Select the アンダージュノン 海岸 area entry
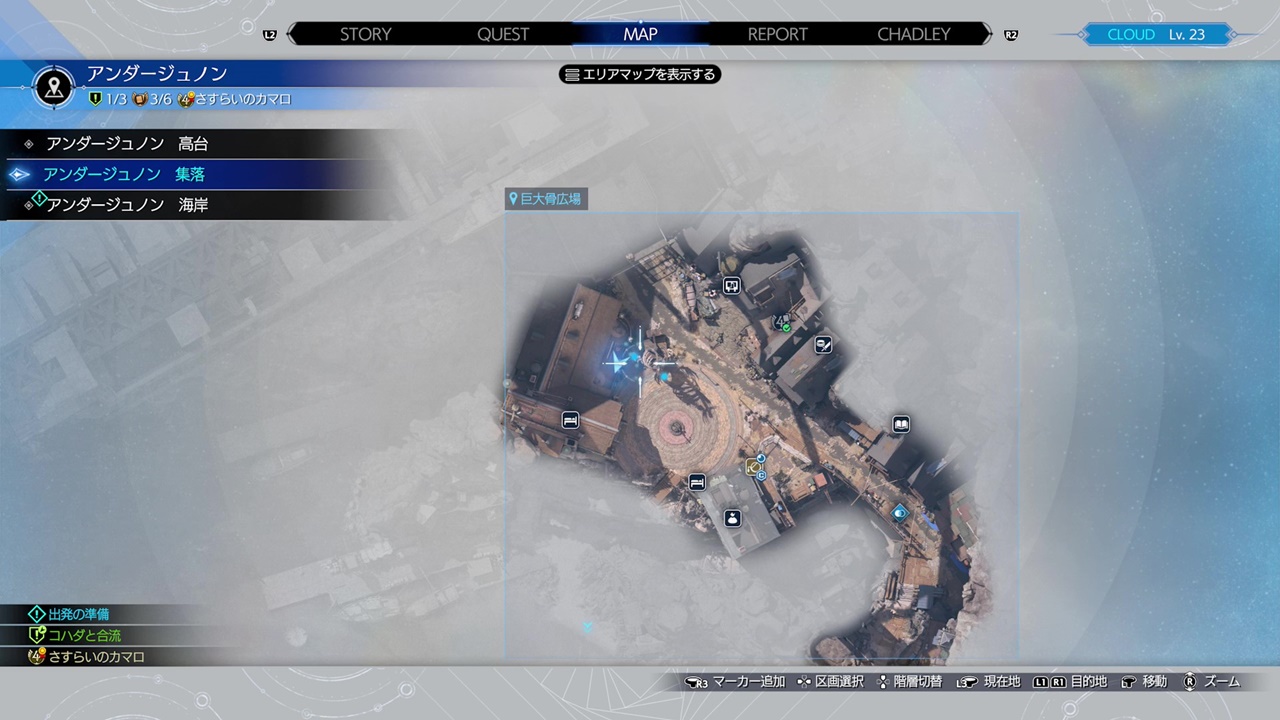This screenshot has width=1280, height=720. [127, 205]
